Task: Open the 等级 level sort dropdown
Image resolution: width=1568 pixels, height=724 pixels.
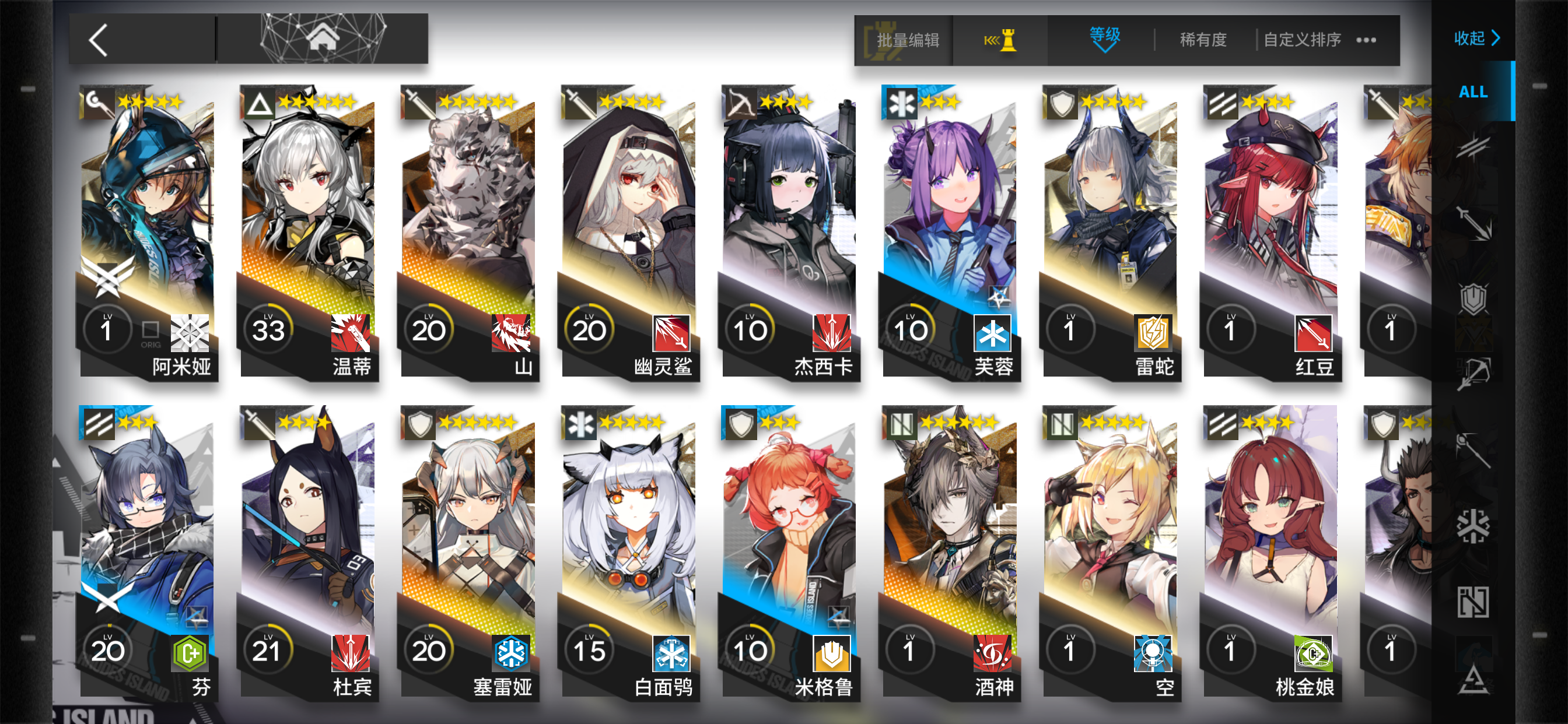Action: click(1103, 38)
